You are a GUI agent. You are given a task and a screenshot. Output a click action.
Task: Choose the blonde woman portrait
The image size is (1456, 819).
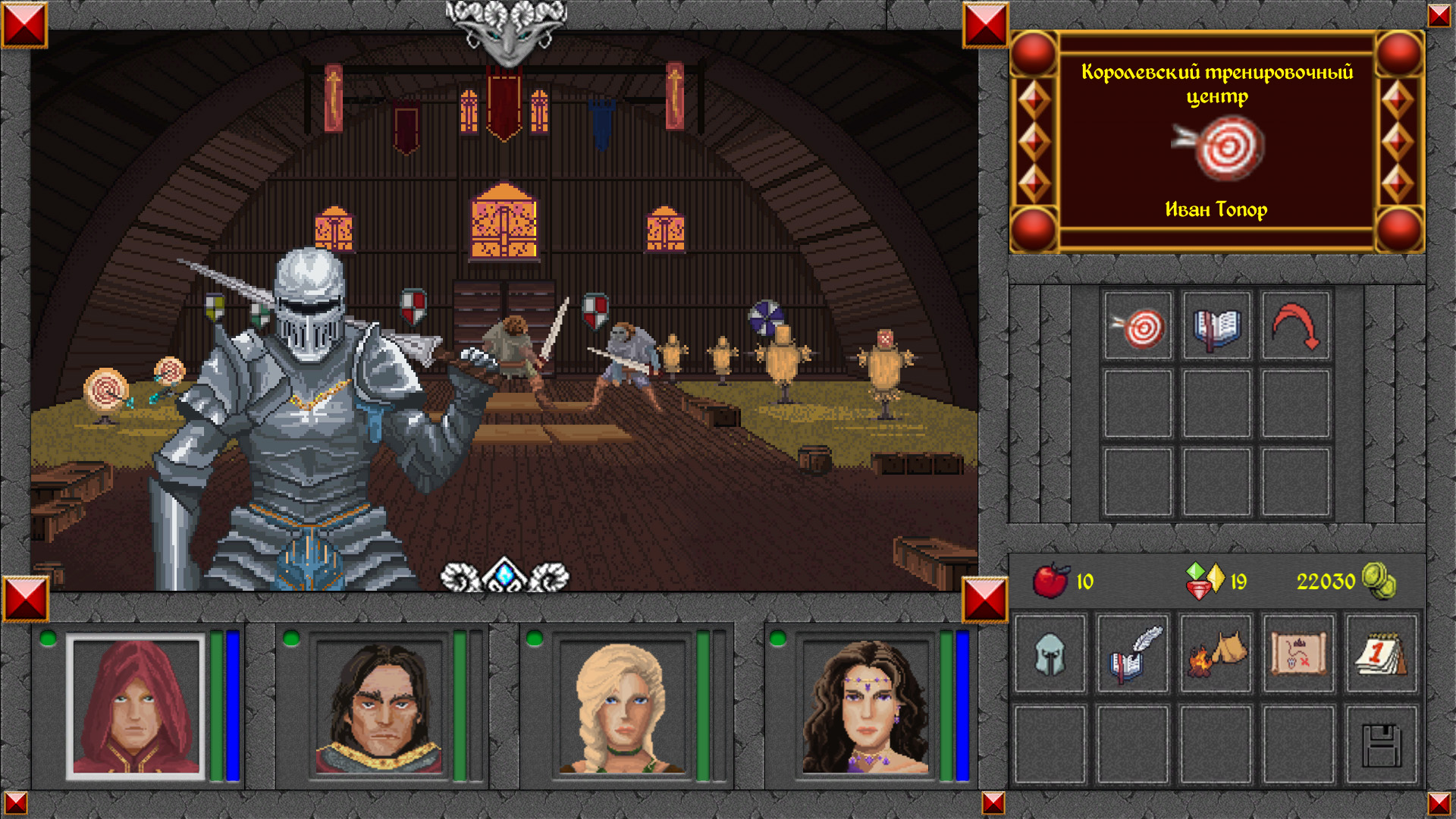coord(623,707)
